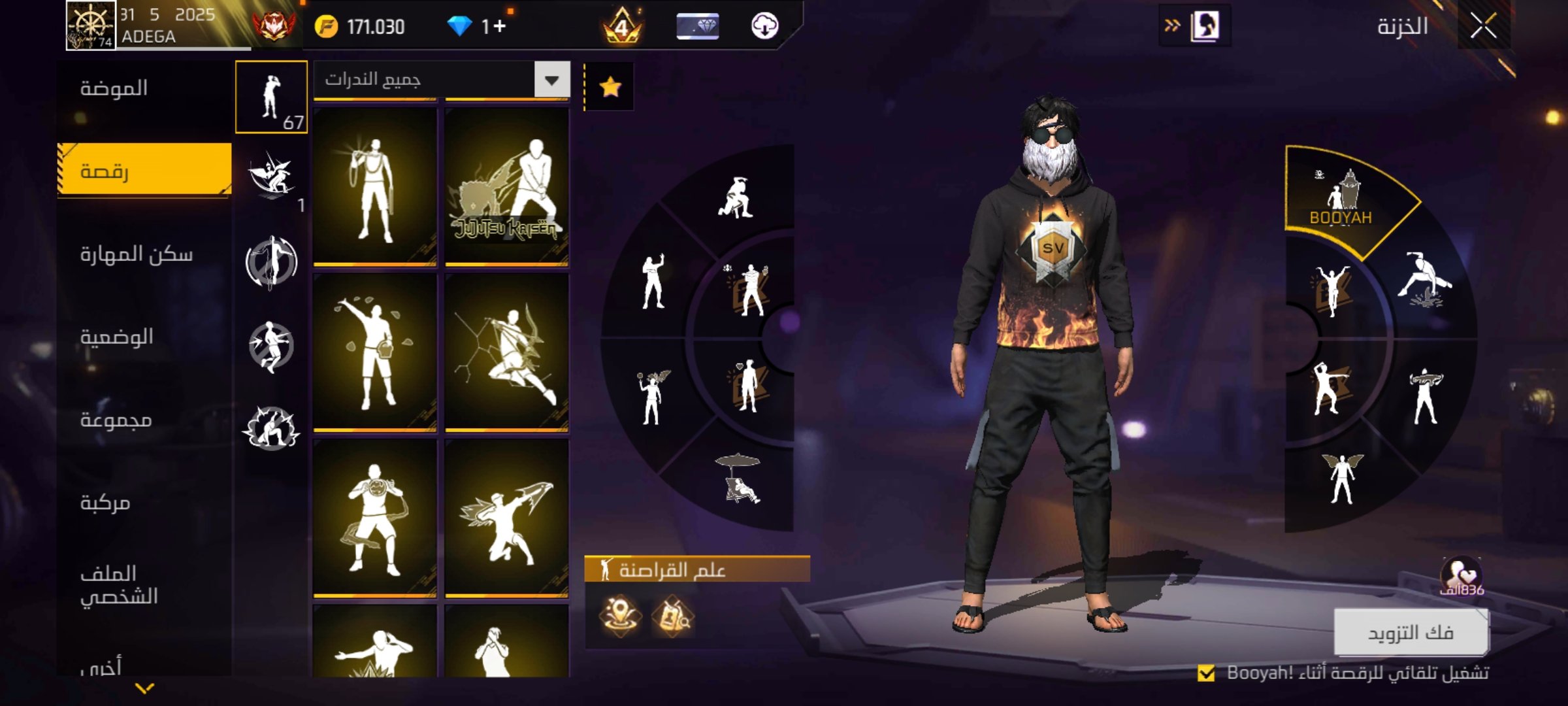This screenshot has height=706, width=1568.
Task: Close the vault screen with the X
Action: (1483, 26)
